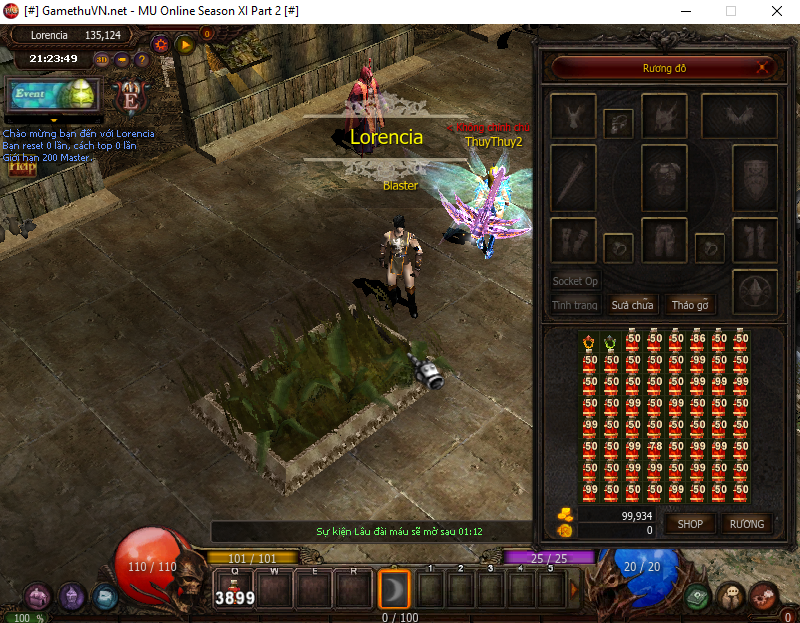Select the armor equipment slot
Screen dimensions: 800x623
(x=663, y=166)
